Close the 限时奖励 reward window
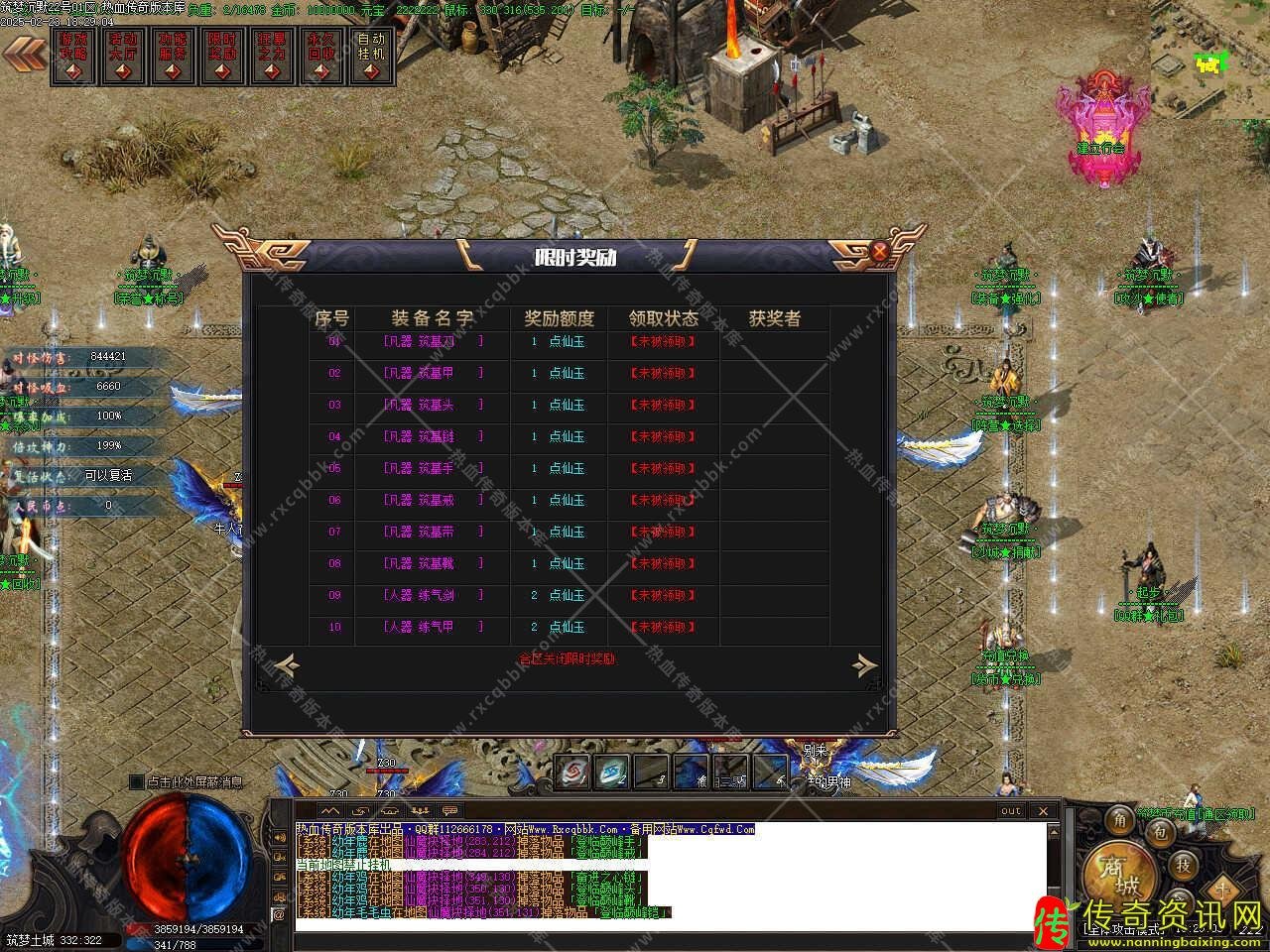The image size is (1270, 952). pyautogui.click(x=879, y=251)
